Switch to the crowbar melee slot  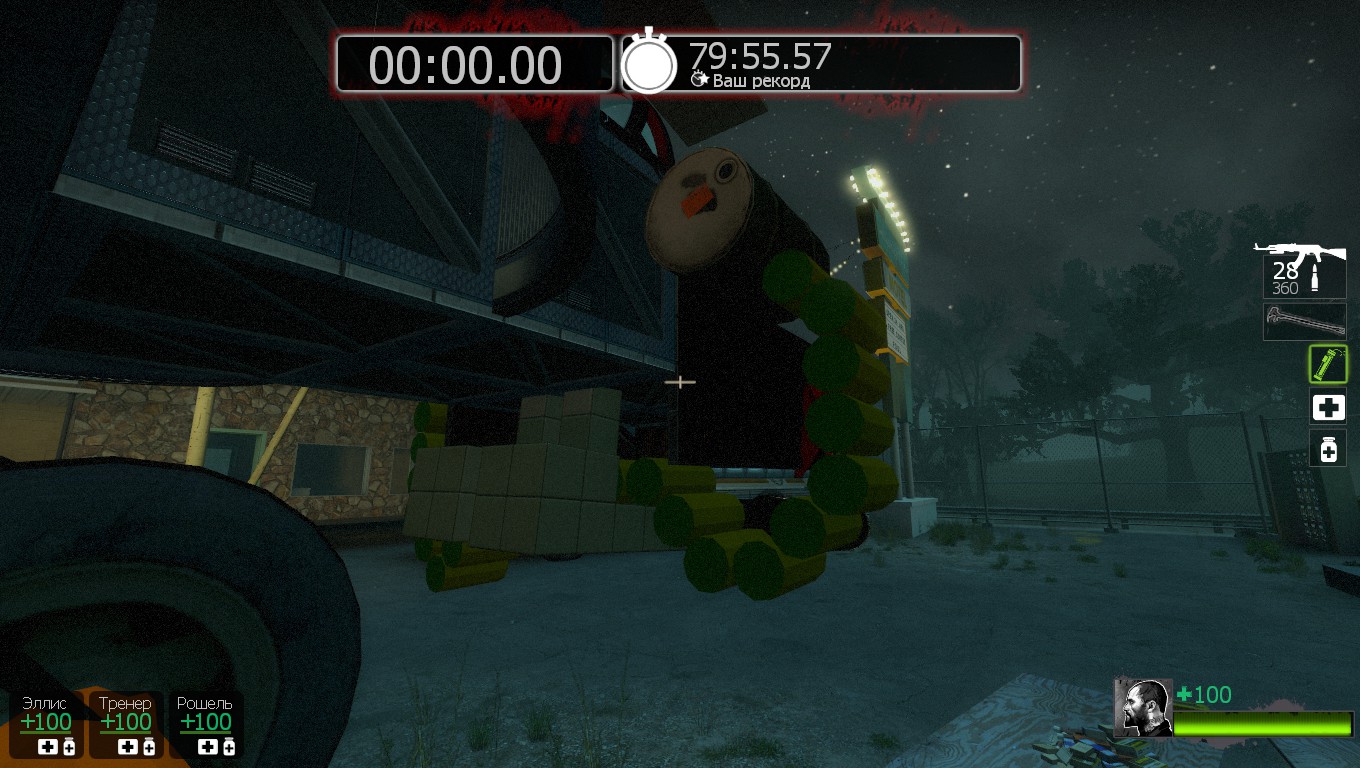(1304, 322)
